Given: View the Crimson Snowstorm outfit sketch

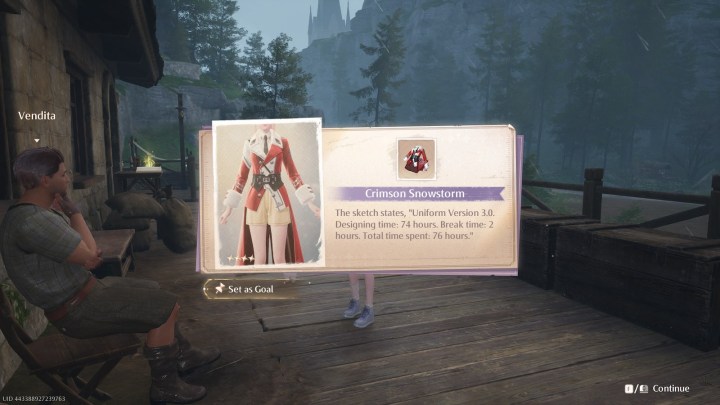Looking at the screenshot, I should 267,193.
